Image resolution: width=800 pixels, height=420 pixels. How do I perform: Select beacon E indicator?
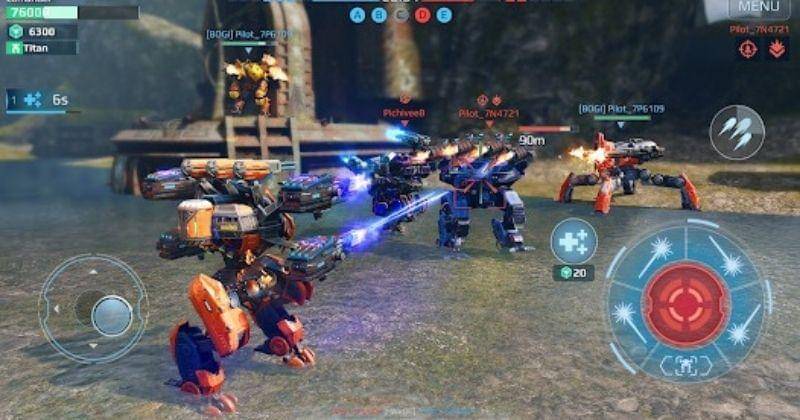(444, 15)
